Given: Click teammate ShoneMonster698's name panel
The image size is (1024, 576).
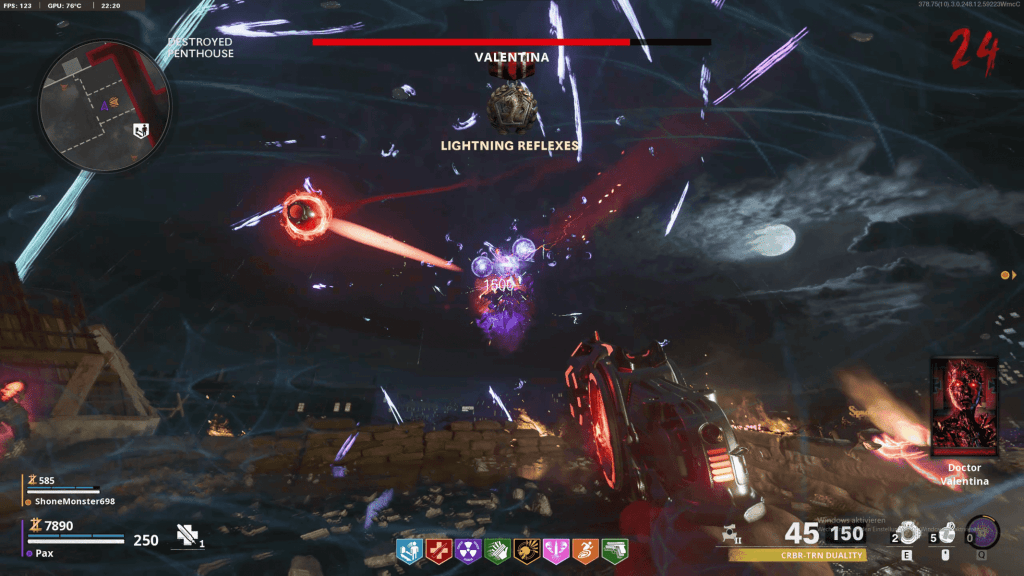Looking at the screenshot, I should [x=70, y=501].
